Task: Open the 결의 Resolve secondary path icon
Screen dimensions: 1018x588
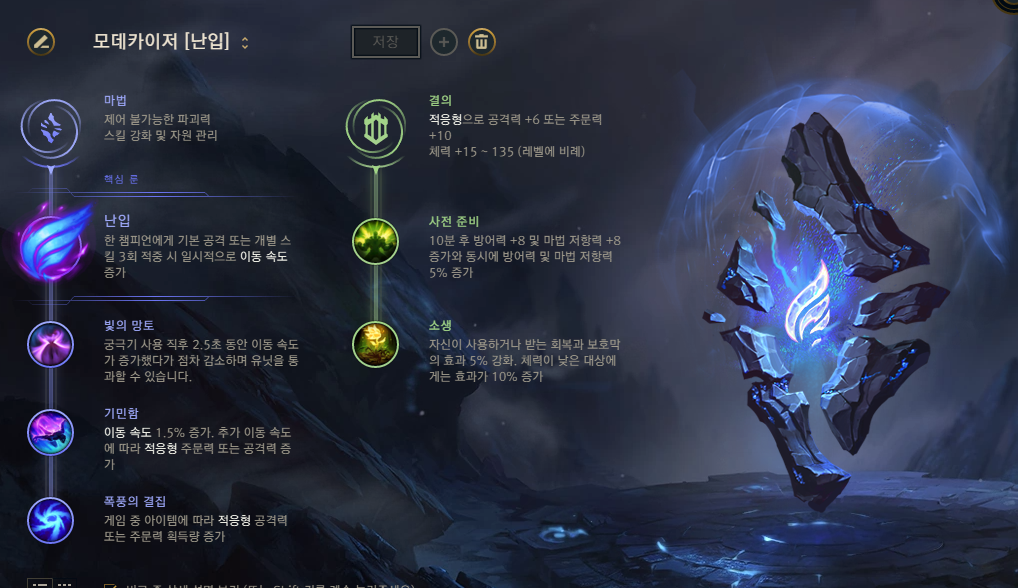Action: click(375, 126)
